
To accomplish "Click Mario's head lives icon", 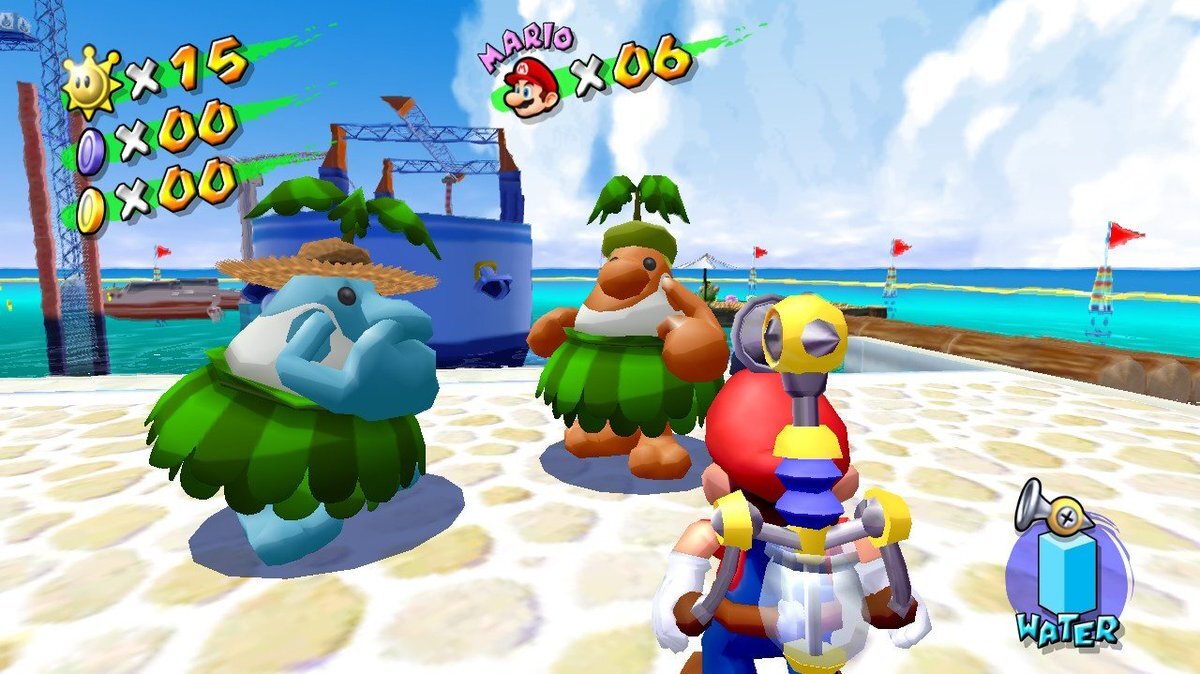I will point(530,86).
